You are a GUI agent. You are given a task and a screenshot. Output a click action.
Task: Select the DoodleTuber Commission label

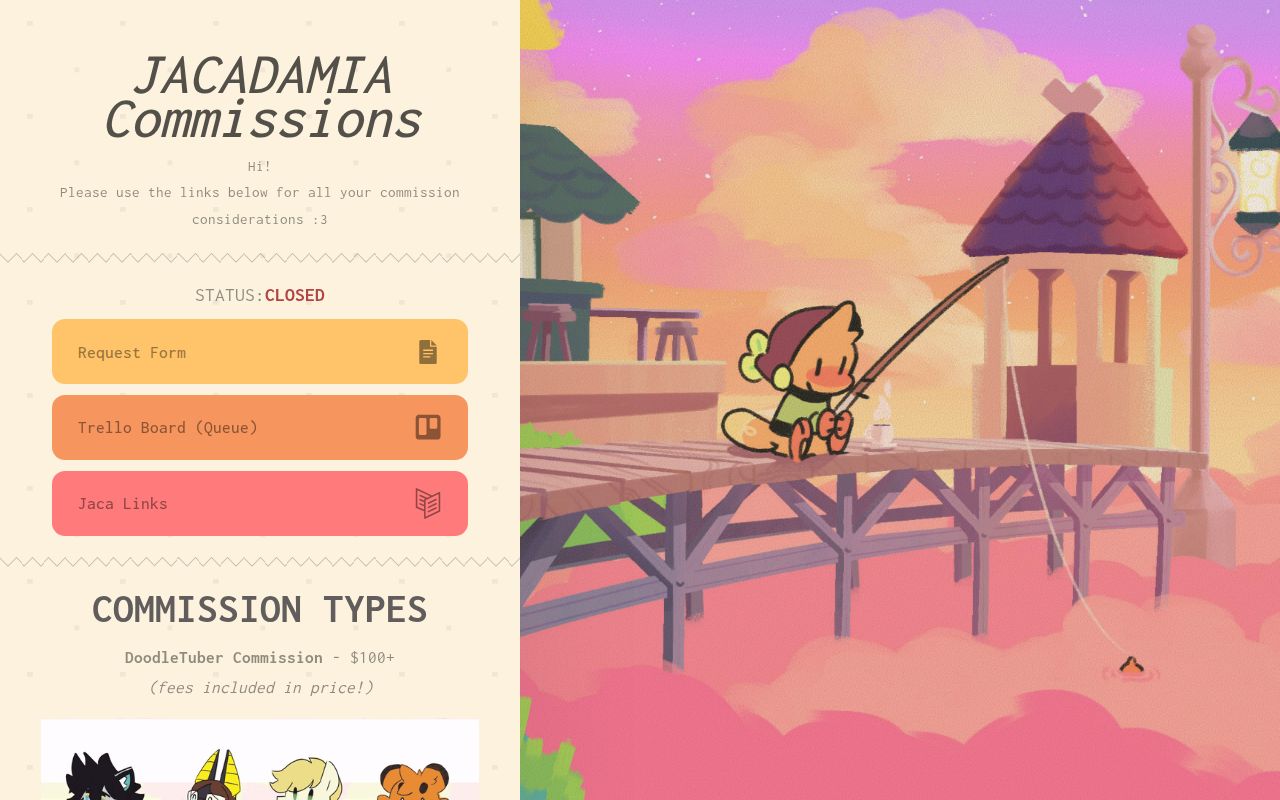pyautogui.click(x=224, y=657)
